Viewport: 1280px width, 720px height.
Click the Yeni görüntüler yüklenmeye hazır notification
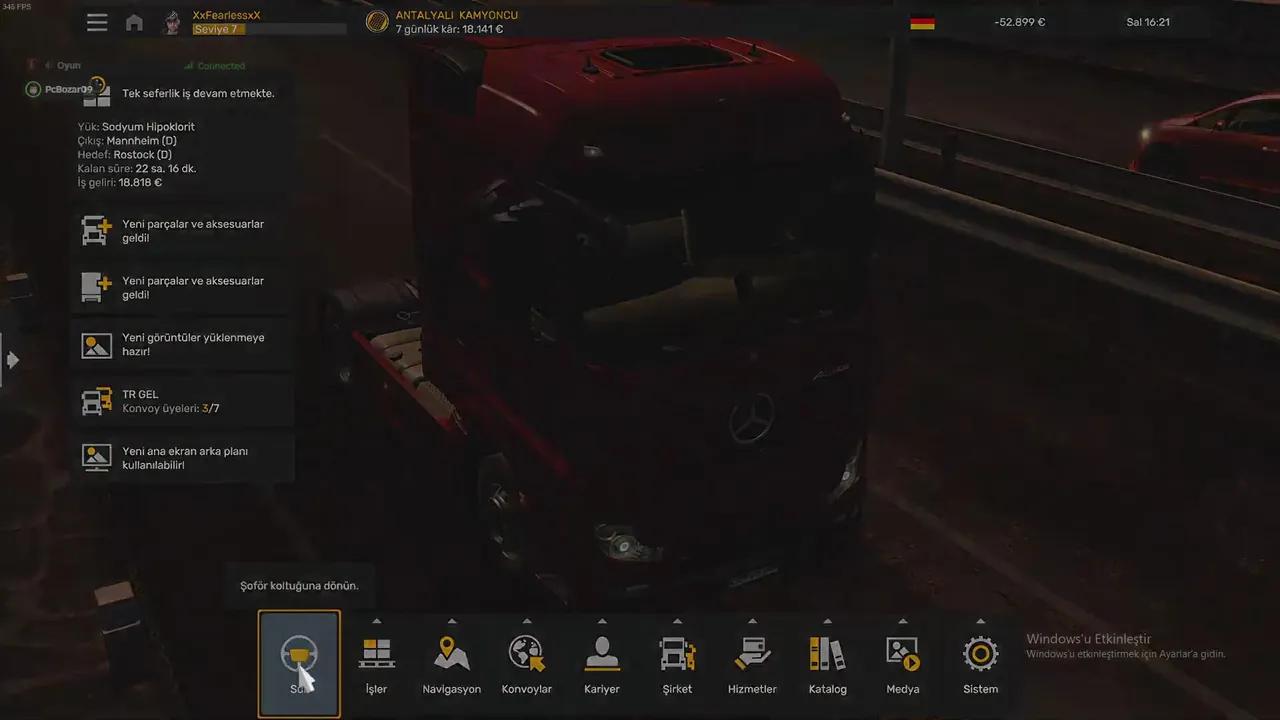tap(180, 344)
